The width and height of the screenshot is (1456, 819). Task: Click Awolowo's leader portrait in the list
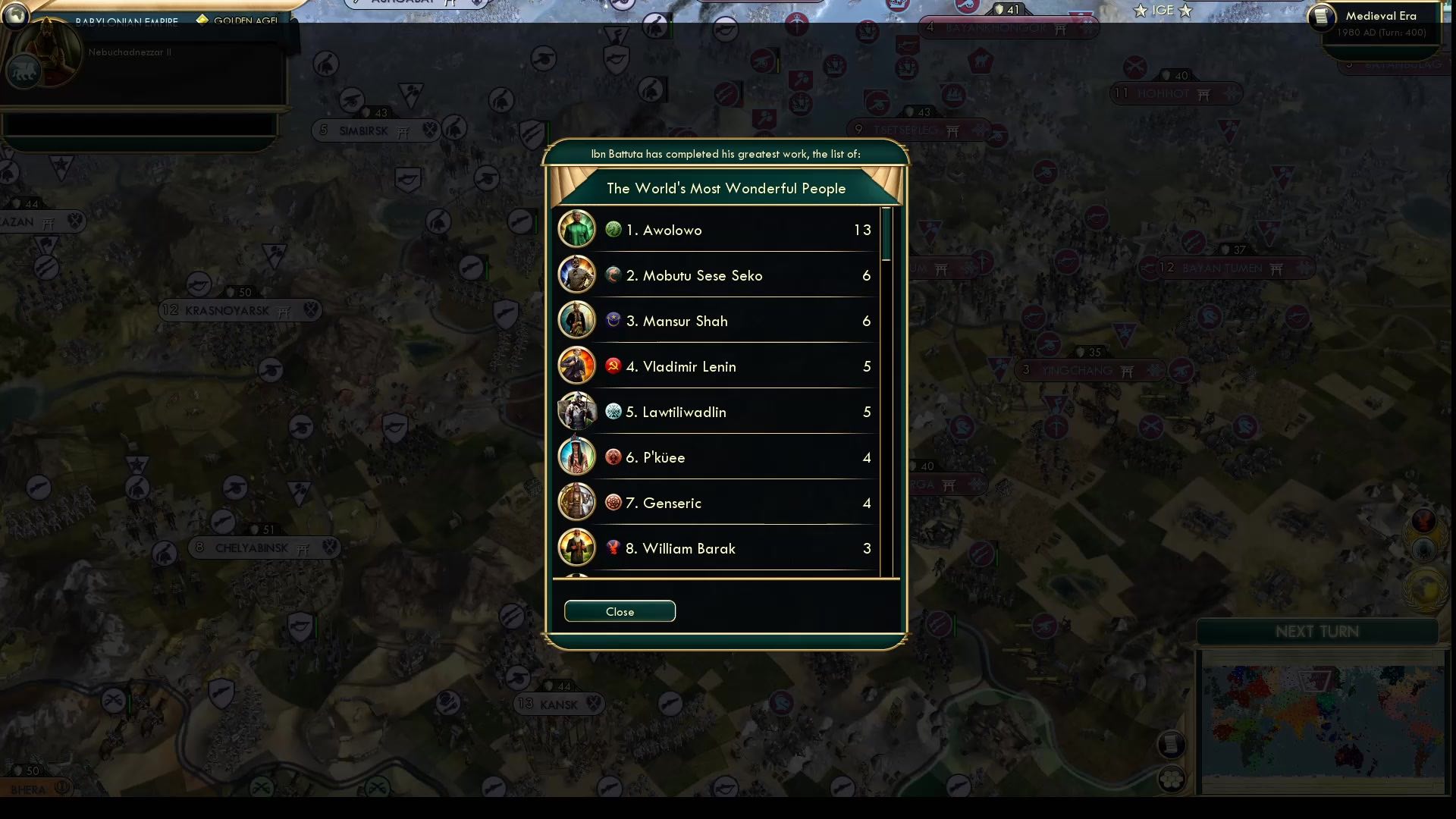coord(576,228)
